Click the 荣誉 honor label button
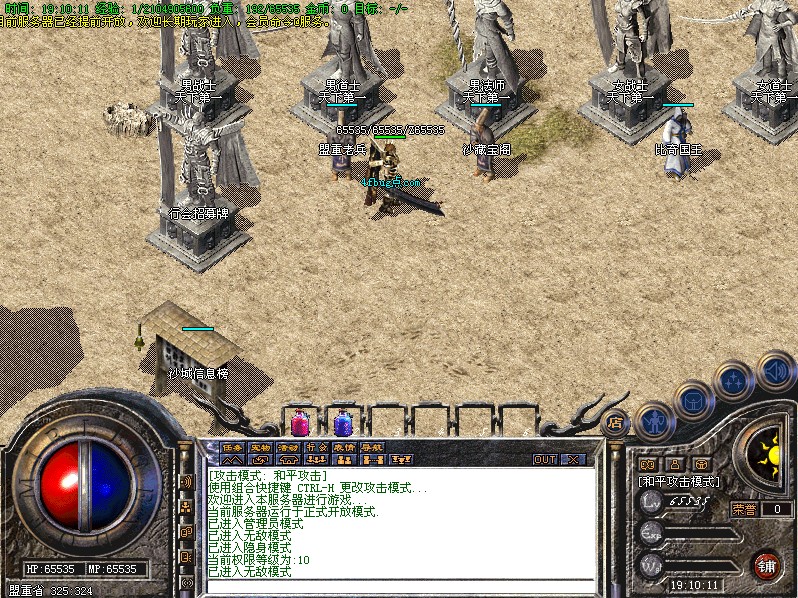The width and height of the screenshot is (798, 598). click(744, 509)
